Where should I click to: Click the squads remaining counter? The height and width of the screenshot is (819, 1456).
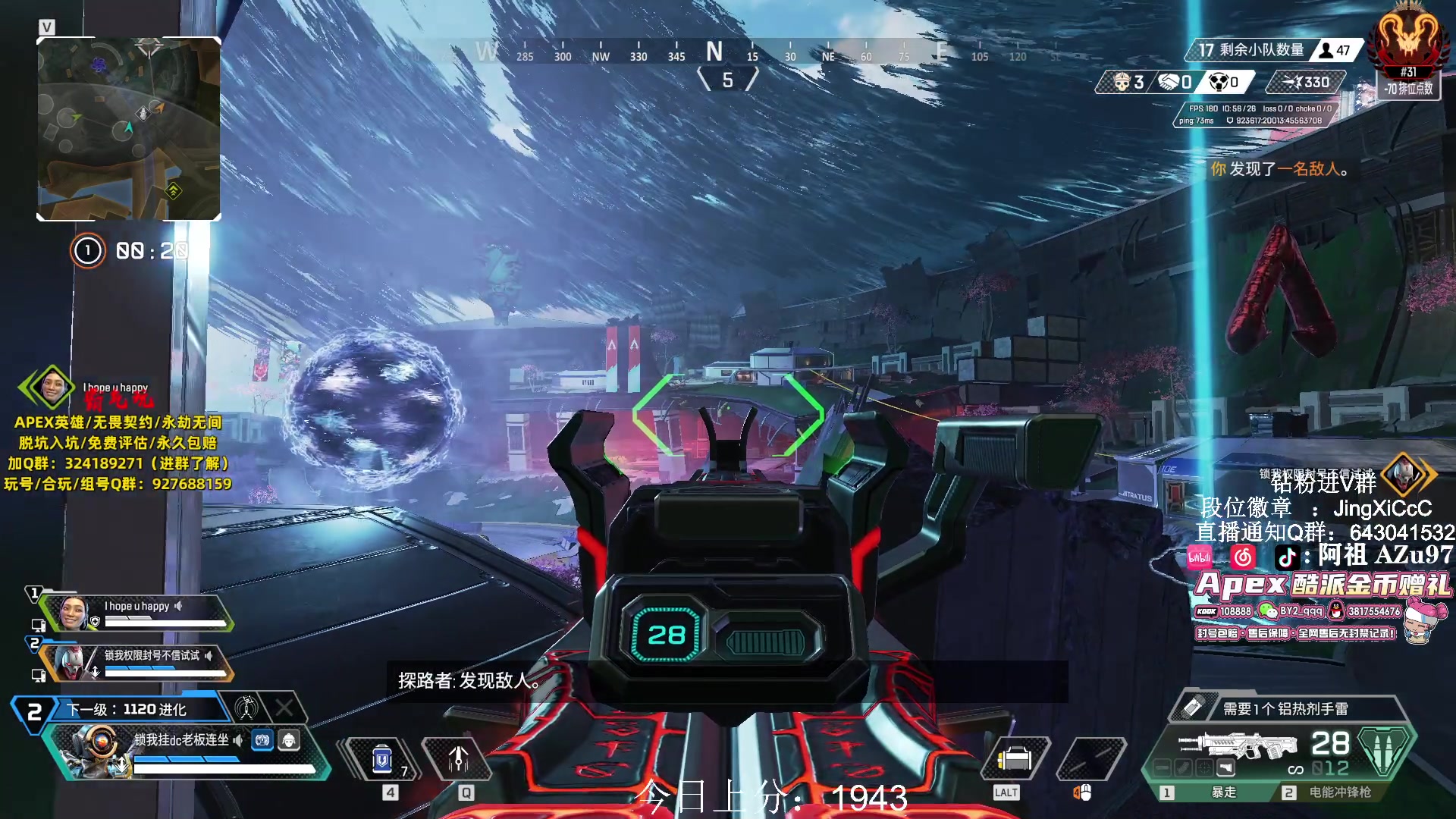click(x=1251, y=50)
